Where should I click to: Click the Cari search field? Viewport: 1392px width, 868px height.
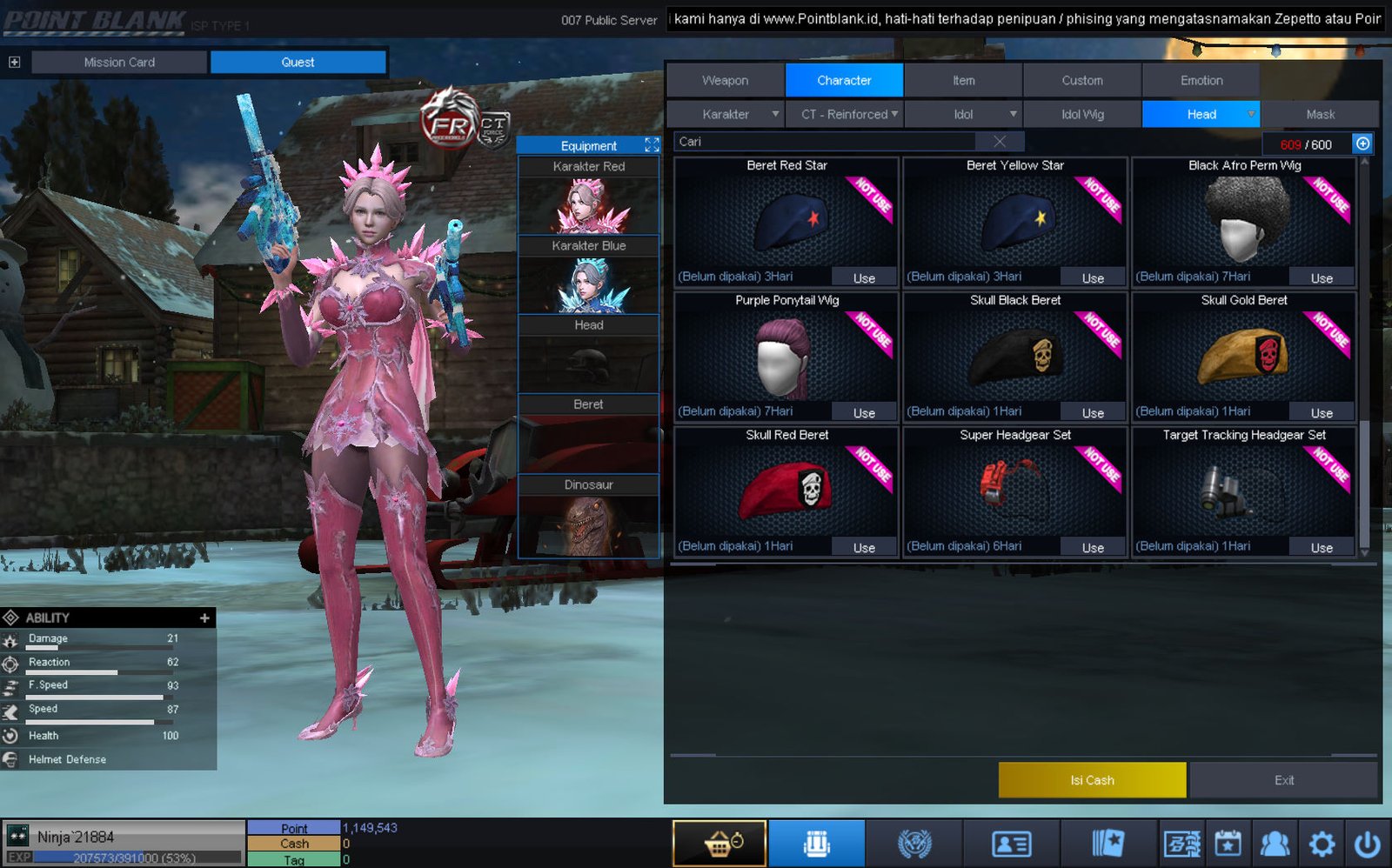[x=826, y=142]
